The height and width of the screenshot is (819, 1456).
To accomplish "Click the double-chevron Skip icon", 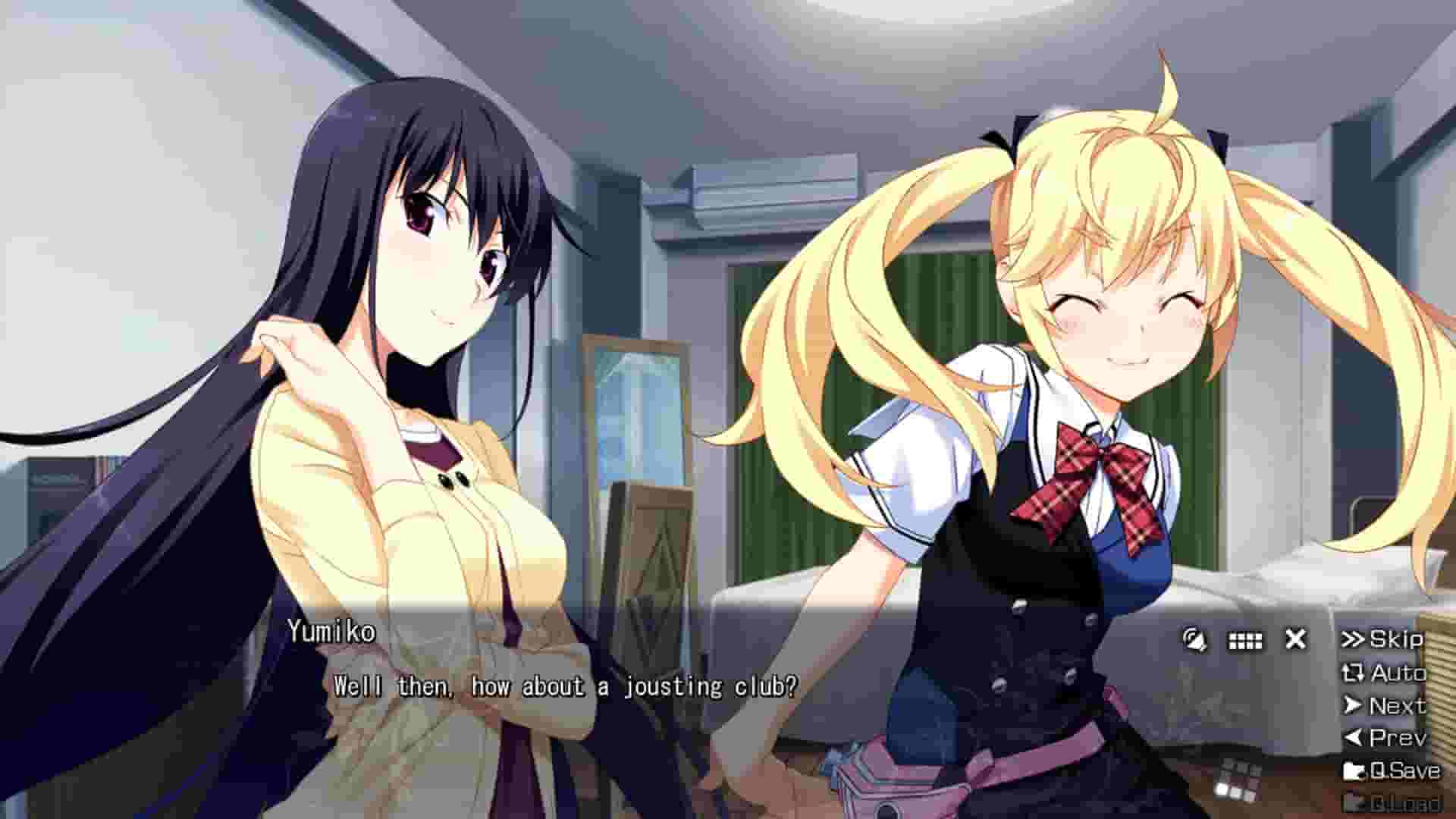I will 1354,639.
